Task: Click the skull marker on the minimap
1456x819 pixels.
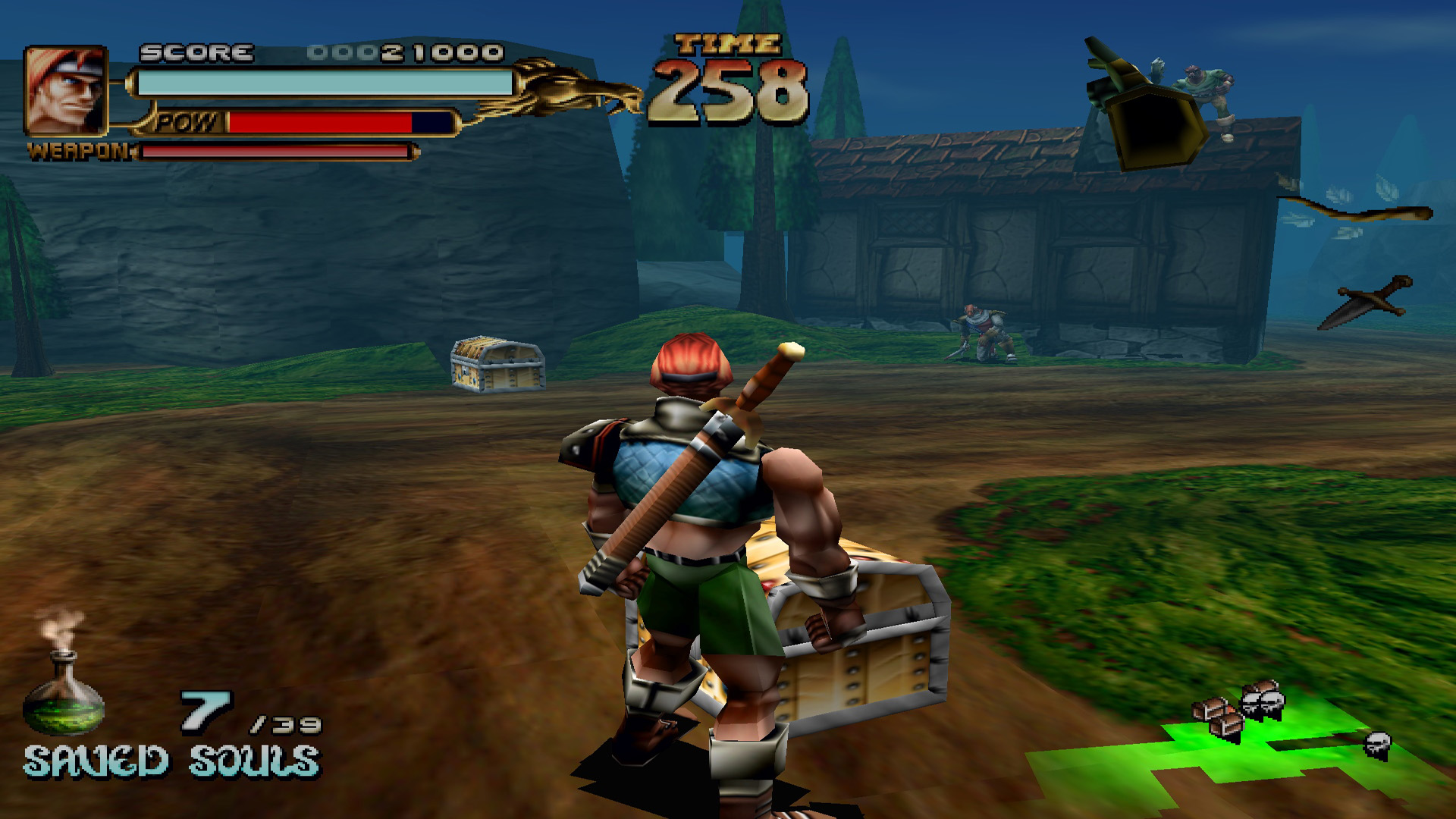Action: tap(1377, 744)
